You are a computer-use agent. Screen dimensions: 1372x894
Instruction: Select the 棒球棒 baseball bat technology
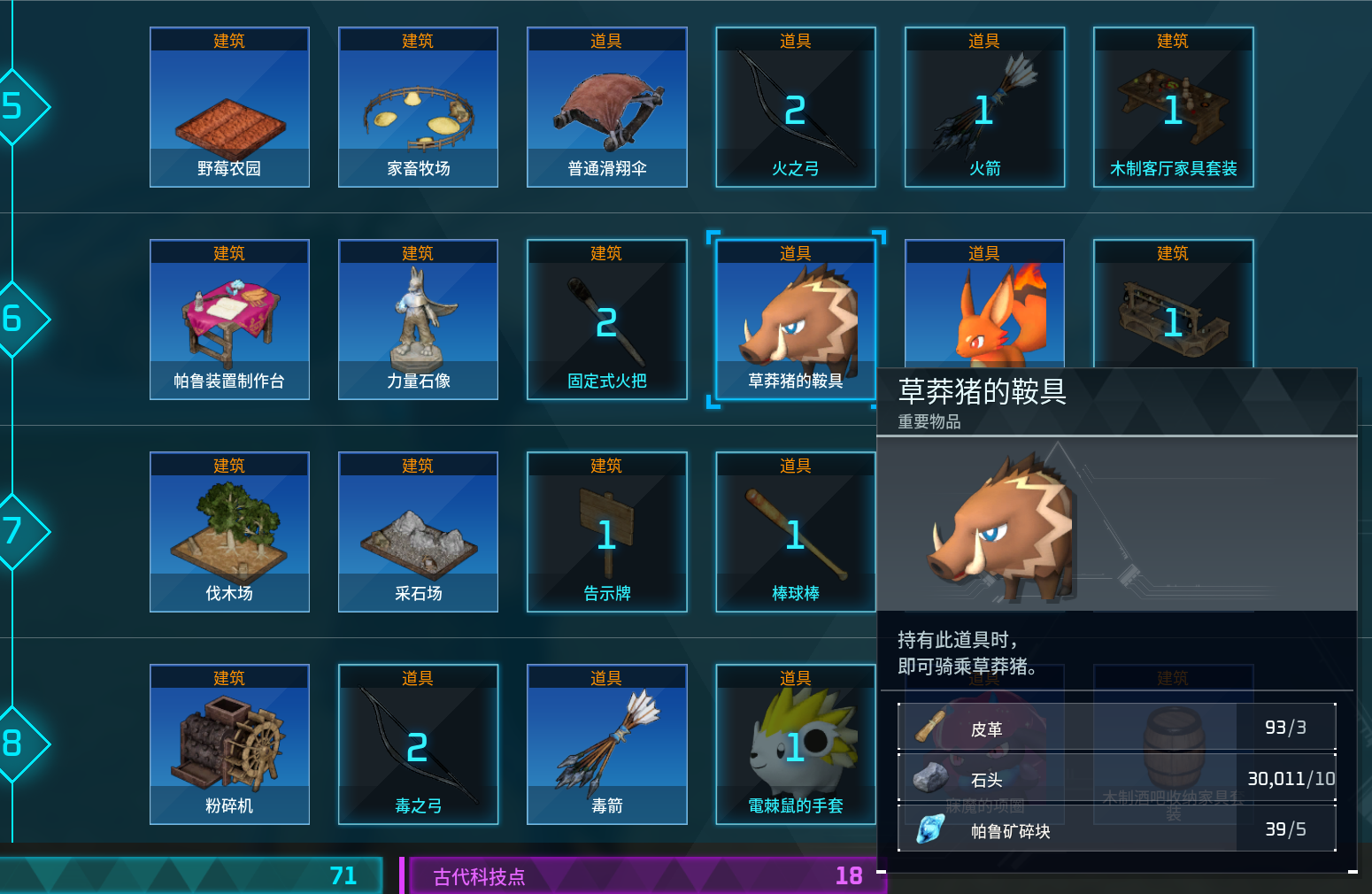pyautogui.click(x=795, y=531)
